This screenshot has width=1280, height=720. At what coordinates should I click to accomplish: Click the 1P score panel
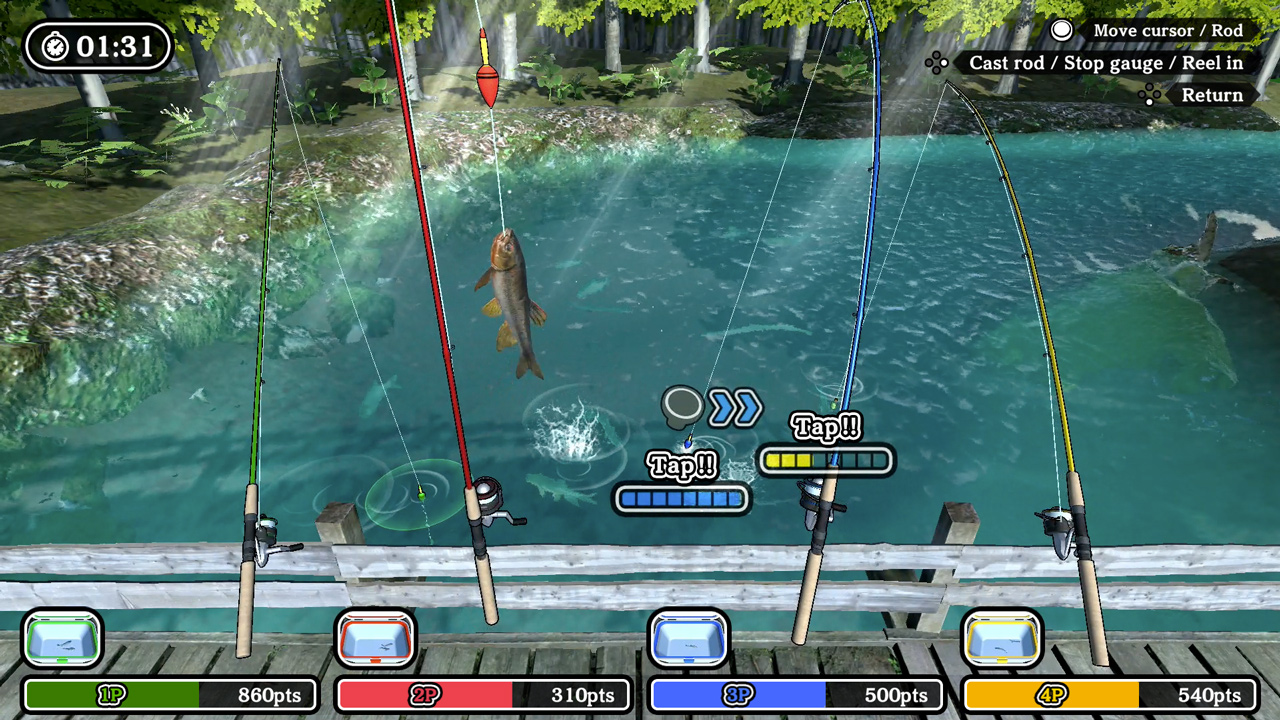coord(170,695)
